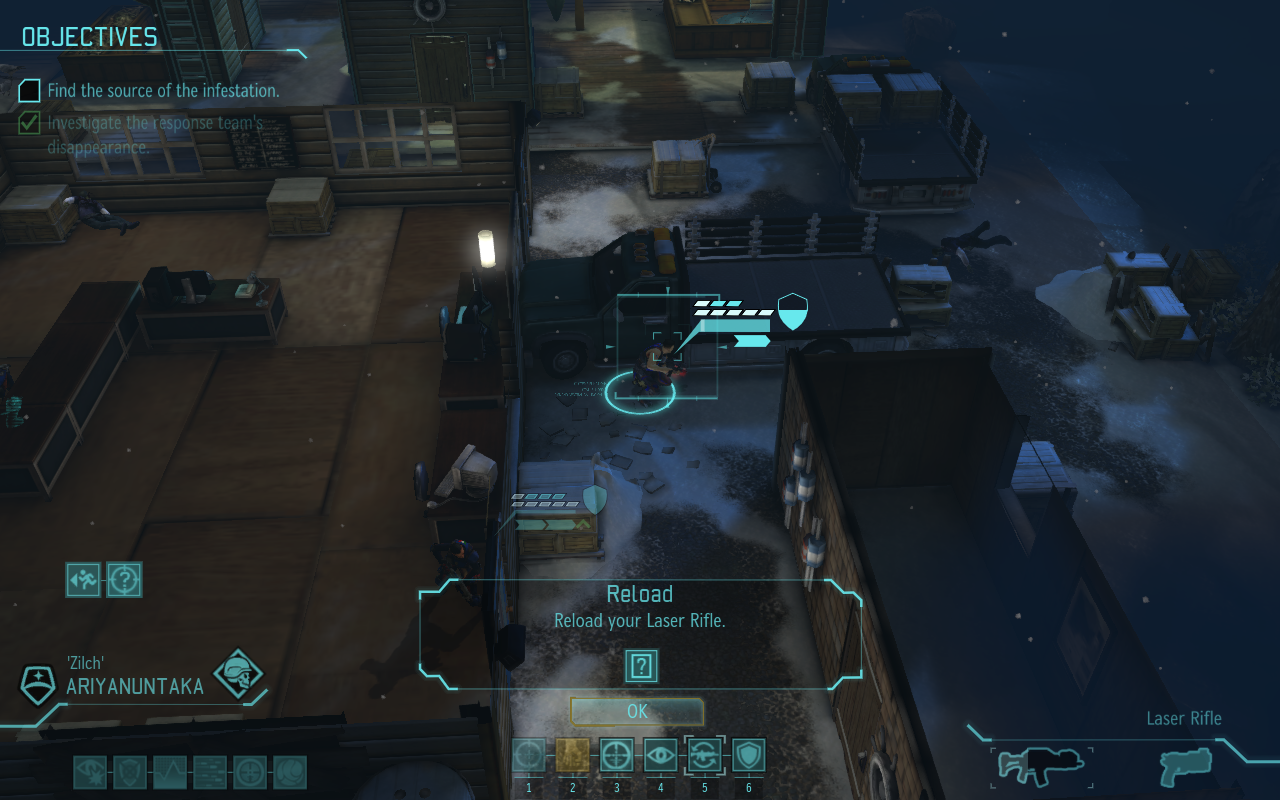The height and width of the screenshot is (800, 1280).
Task: Confirm the reload with the OK button
Action: click(x=637, y=712)
